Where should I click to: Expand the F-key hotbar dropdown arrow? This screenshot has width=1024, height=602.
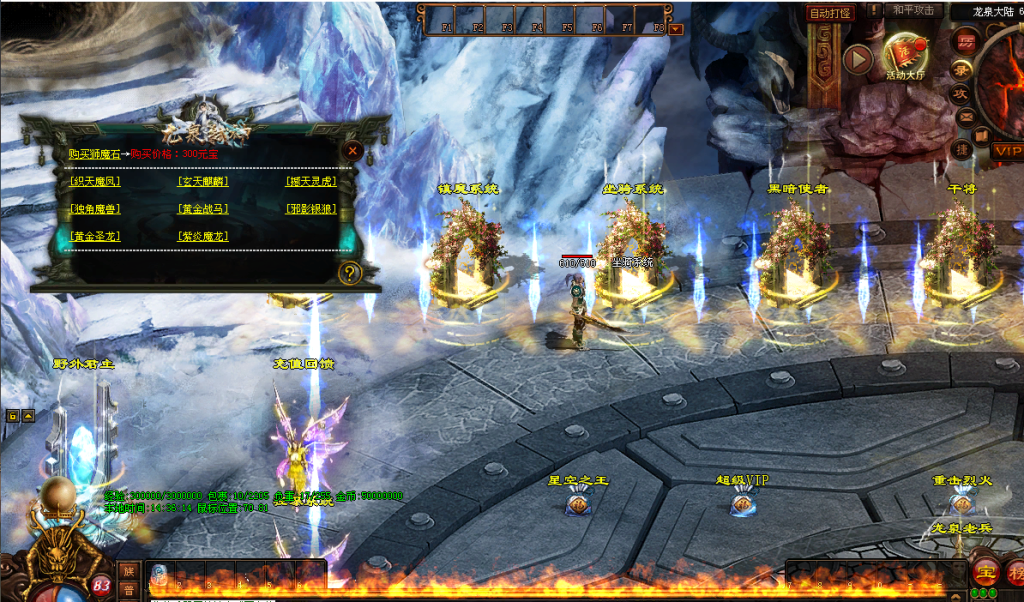pyautogui.click(x=676, y=29)
